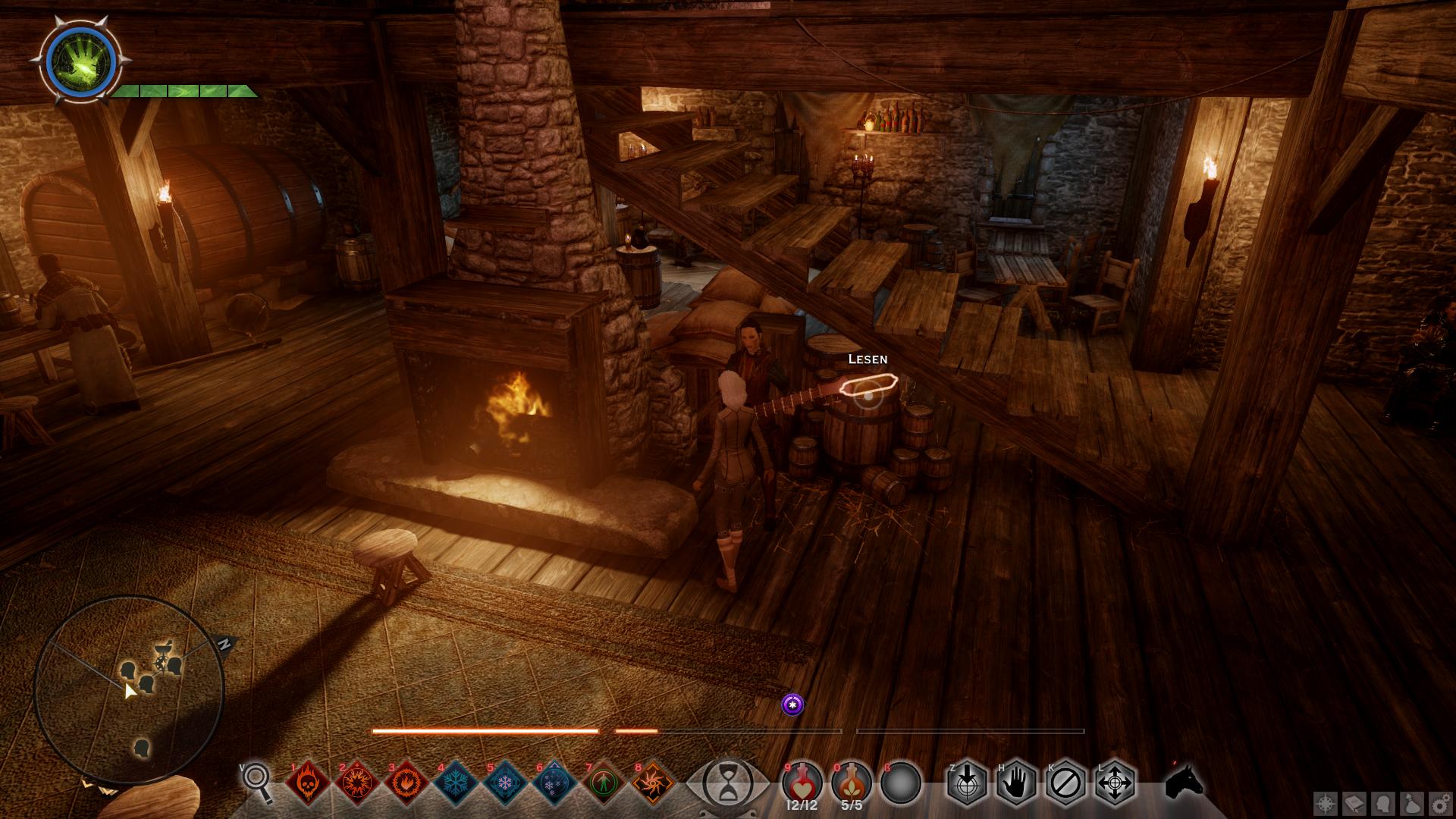Use the orange leaf potion
Viewport: 1456px width, 819px height.
click(852, 781)
